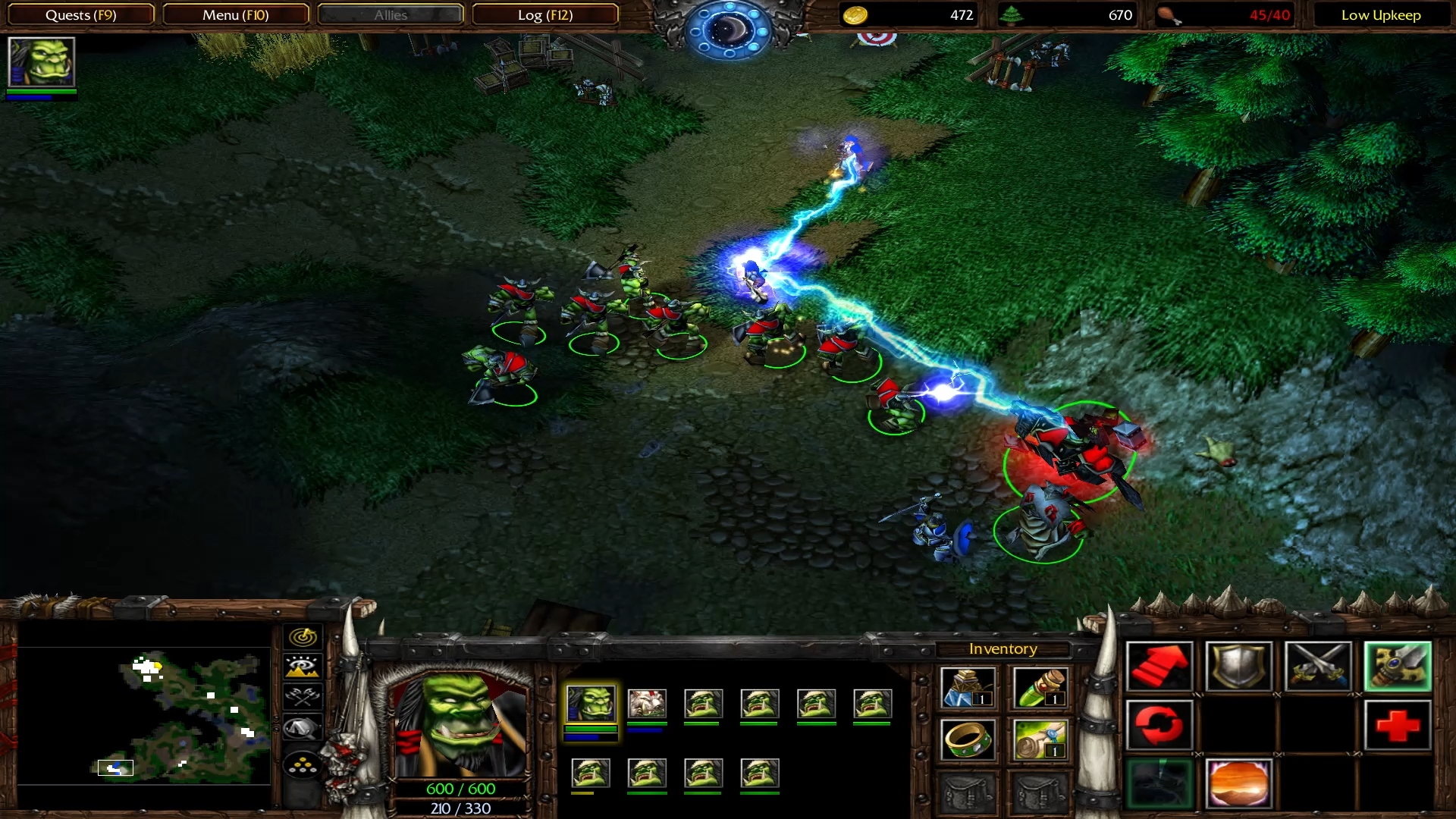Image resolution: width=1456 pixels, height=819 pixels.
Task: Issue the Stop command (shield icon)
Action: tap(1238, 667)
